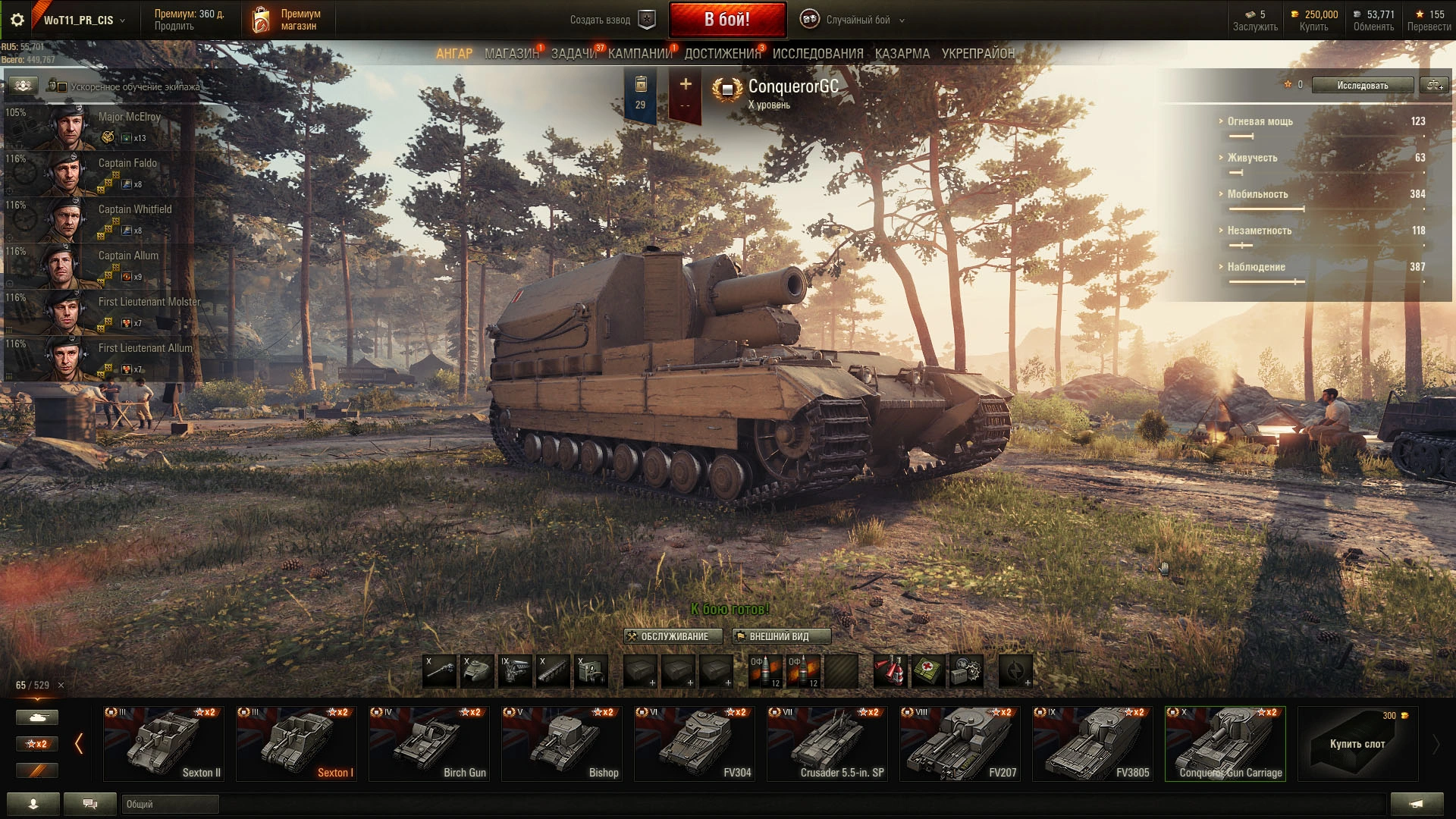Open the ОБСЛУЖИВАНИЕ service panel
This screenshot has width=1456, height=819.
pyautogui.click(x=673, y=636)
